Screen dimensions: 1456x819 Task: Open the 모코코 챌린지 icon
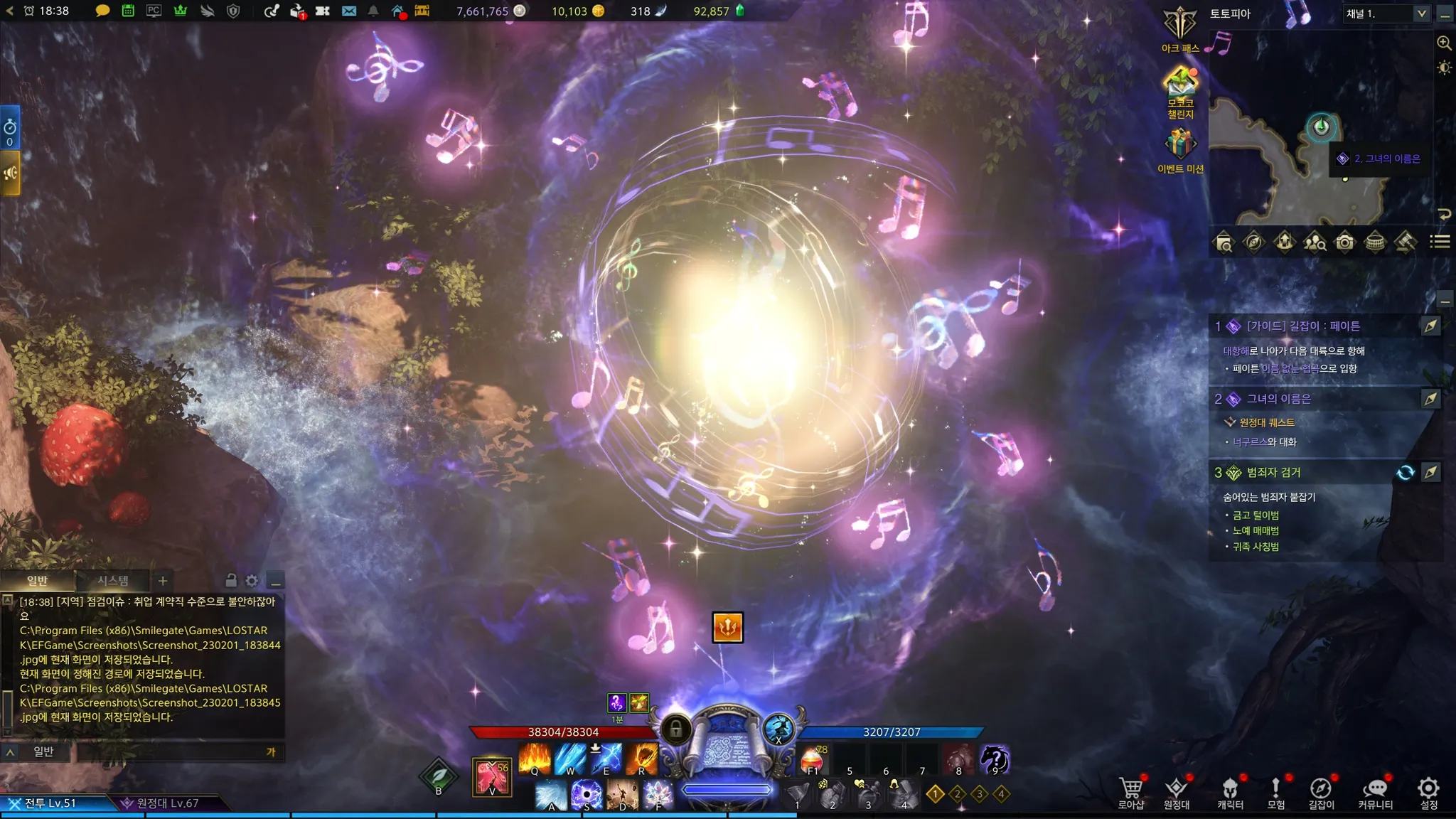click(x=1180, y=87)
